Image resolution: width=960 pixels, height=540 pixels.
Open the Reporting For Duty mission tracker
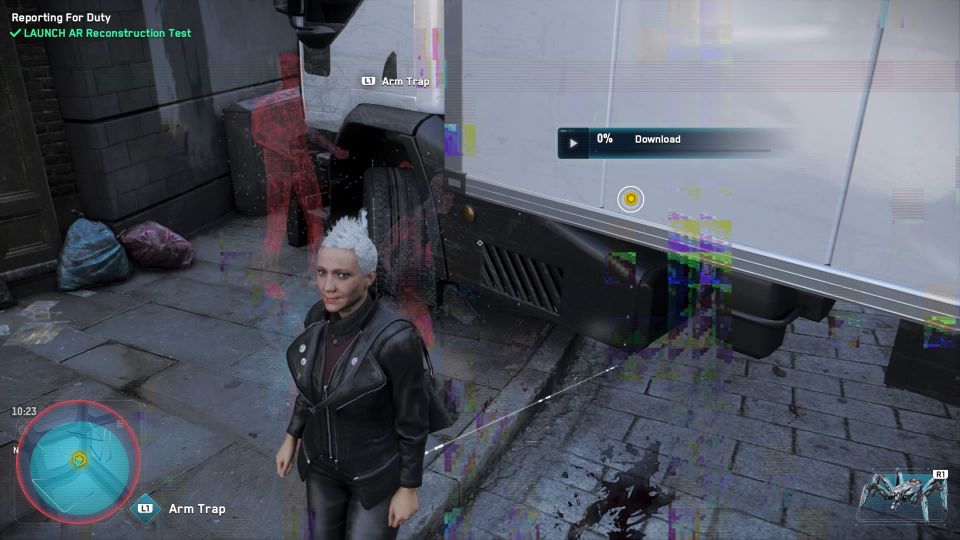[61, 18]
